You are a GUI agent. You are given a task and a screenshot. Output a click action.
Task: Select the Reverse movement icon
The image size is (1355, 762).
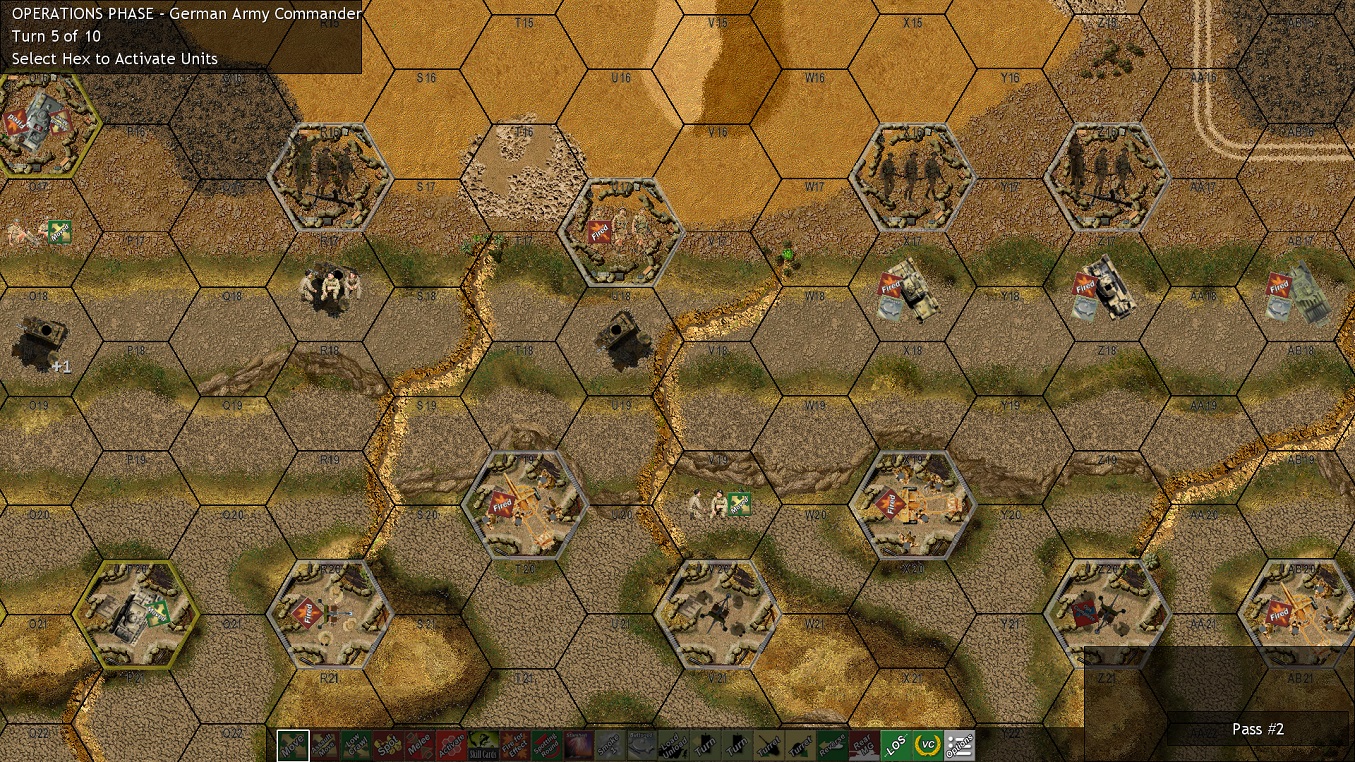point(832,744)
